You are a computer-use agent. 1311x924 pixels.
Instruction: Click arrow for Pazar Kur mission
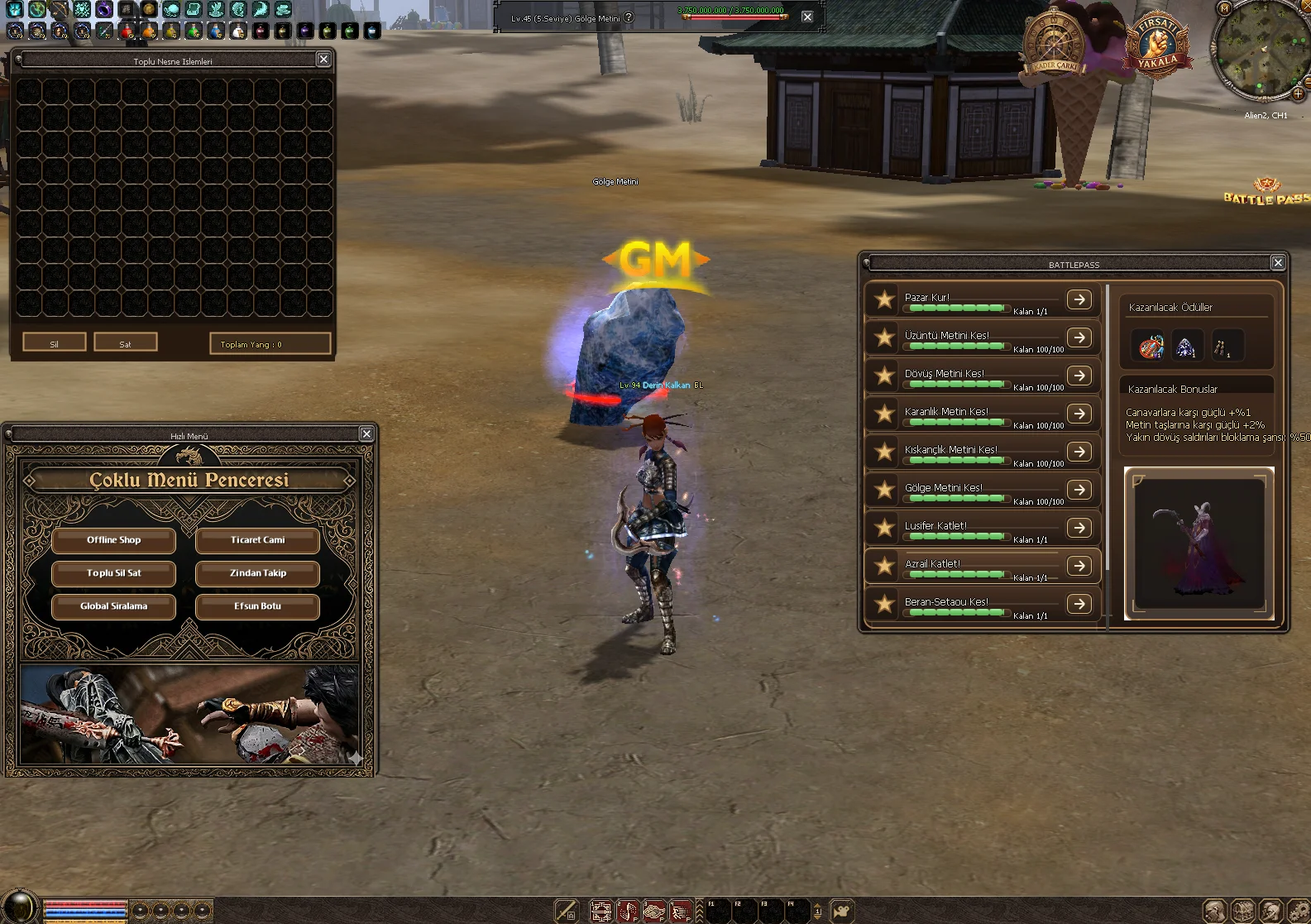pyautogui.click(x=1079, y=299)
